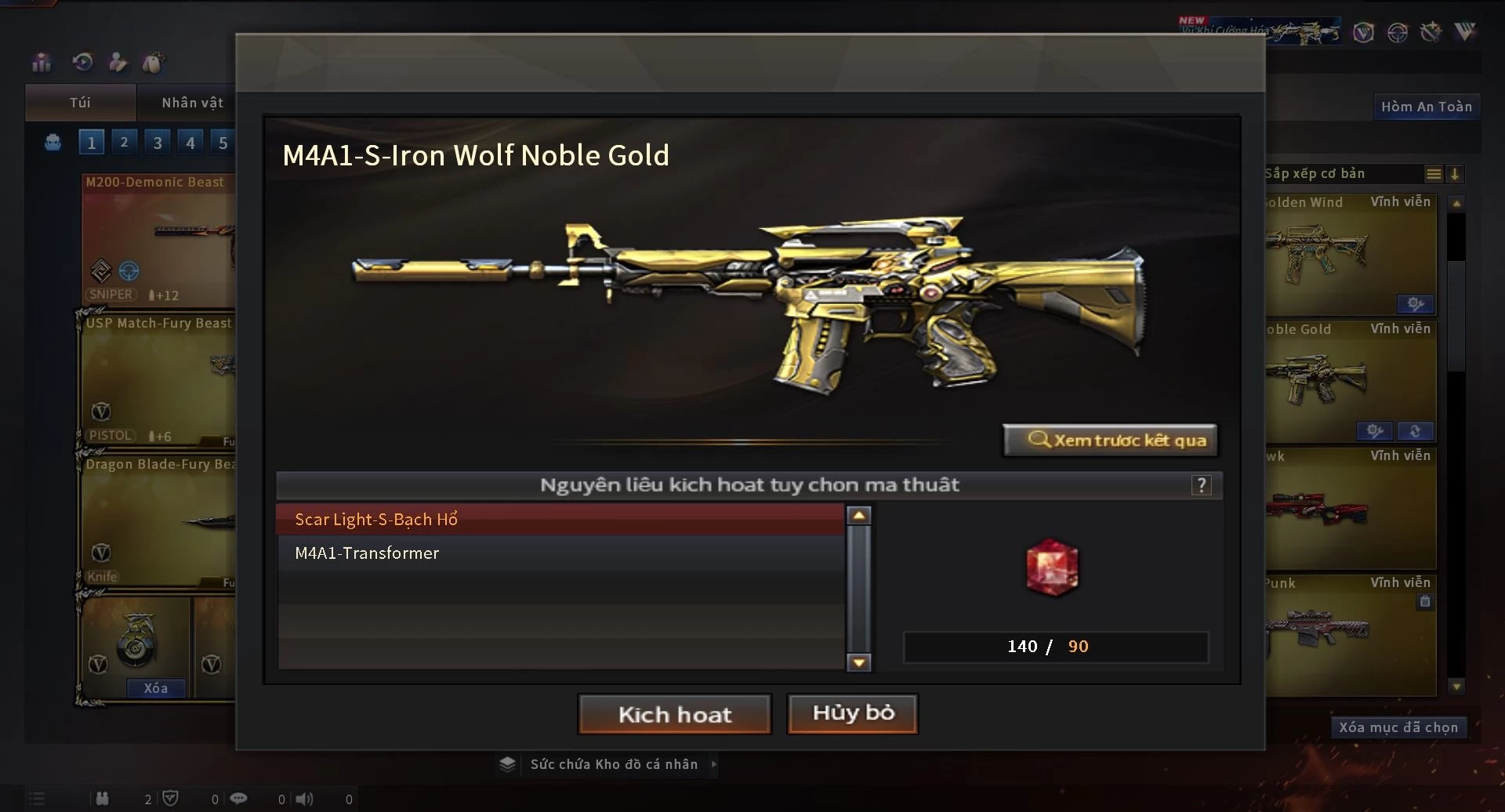
Task: Select bag page 4
Action: pos(190,143)
